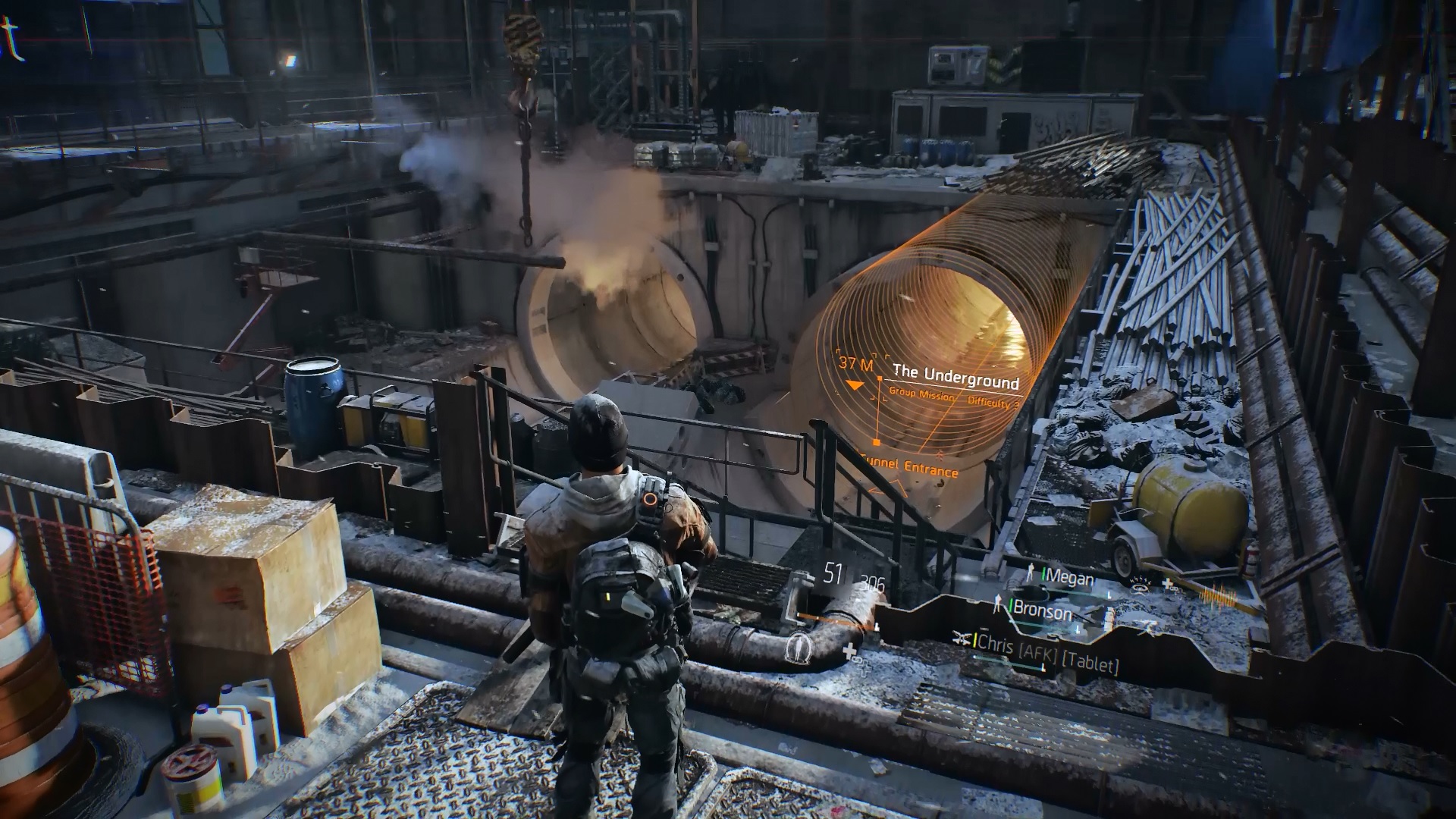Click Megan's agent figure icon
Viewport: 1456px width, 819px height.
(1031, 573)
